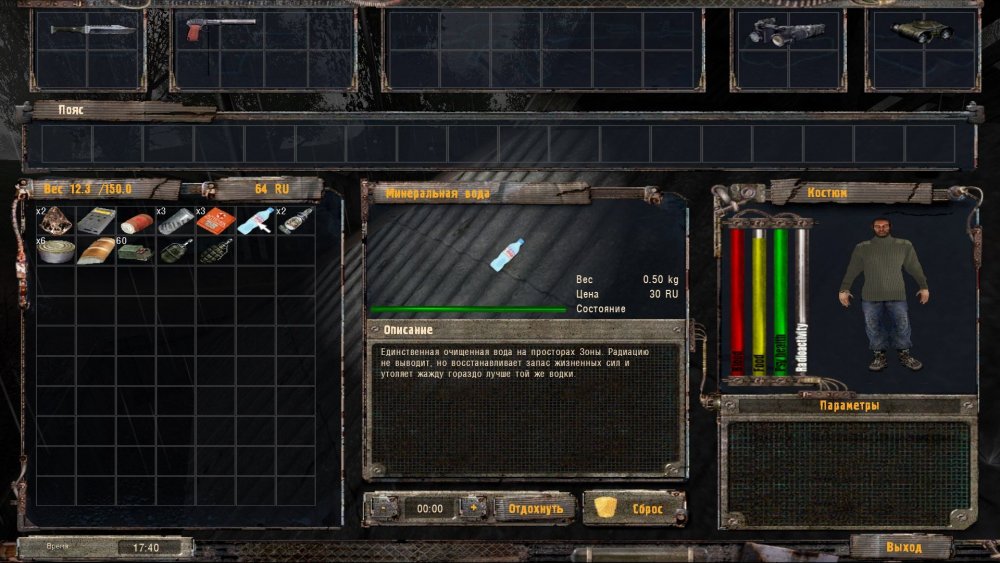Select the artifact chunk stack in inventory
The image size is (1000, 563).
tap(55, 221)
